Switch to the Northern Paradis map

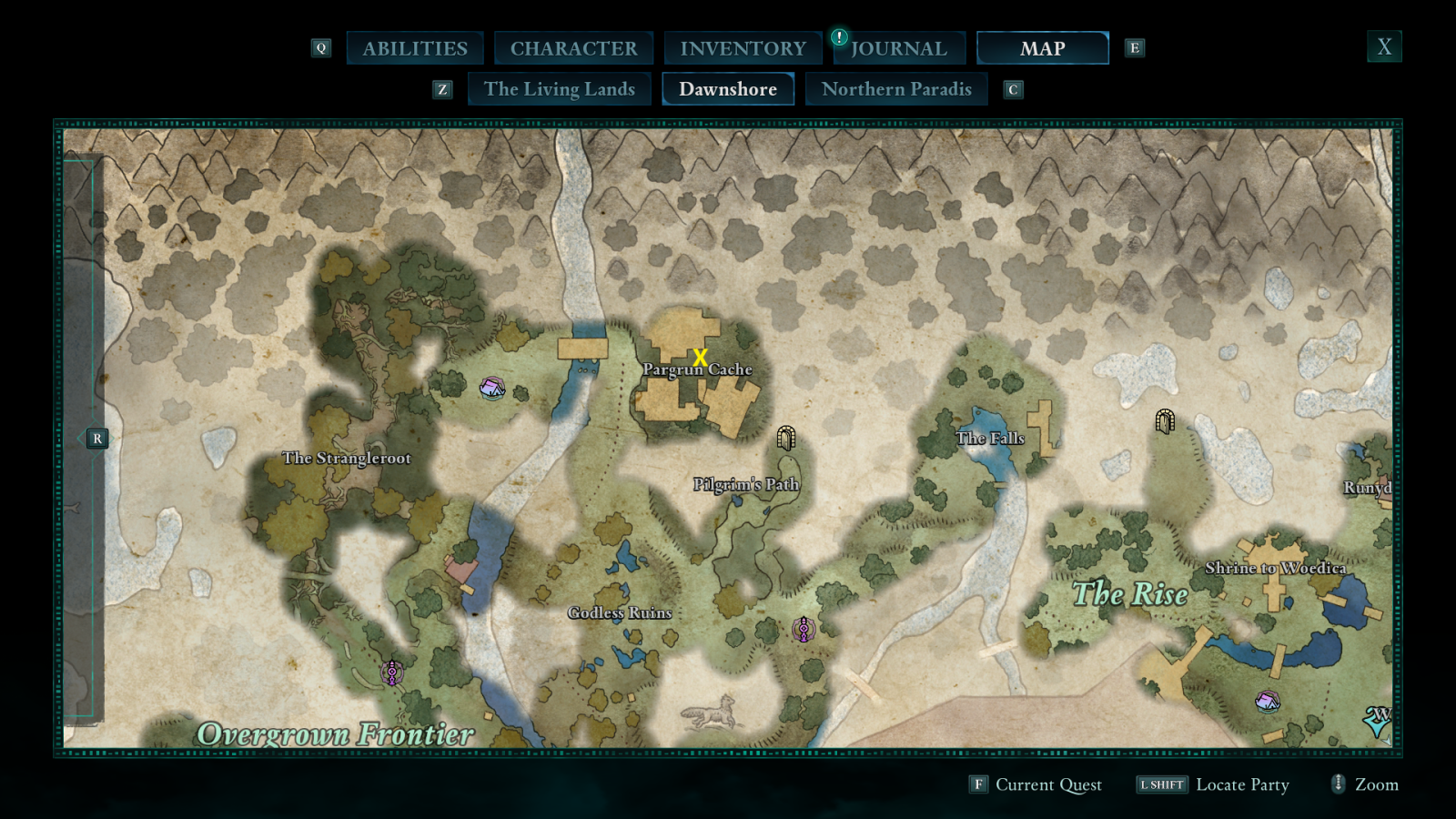pos(896,89)
